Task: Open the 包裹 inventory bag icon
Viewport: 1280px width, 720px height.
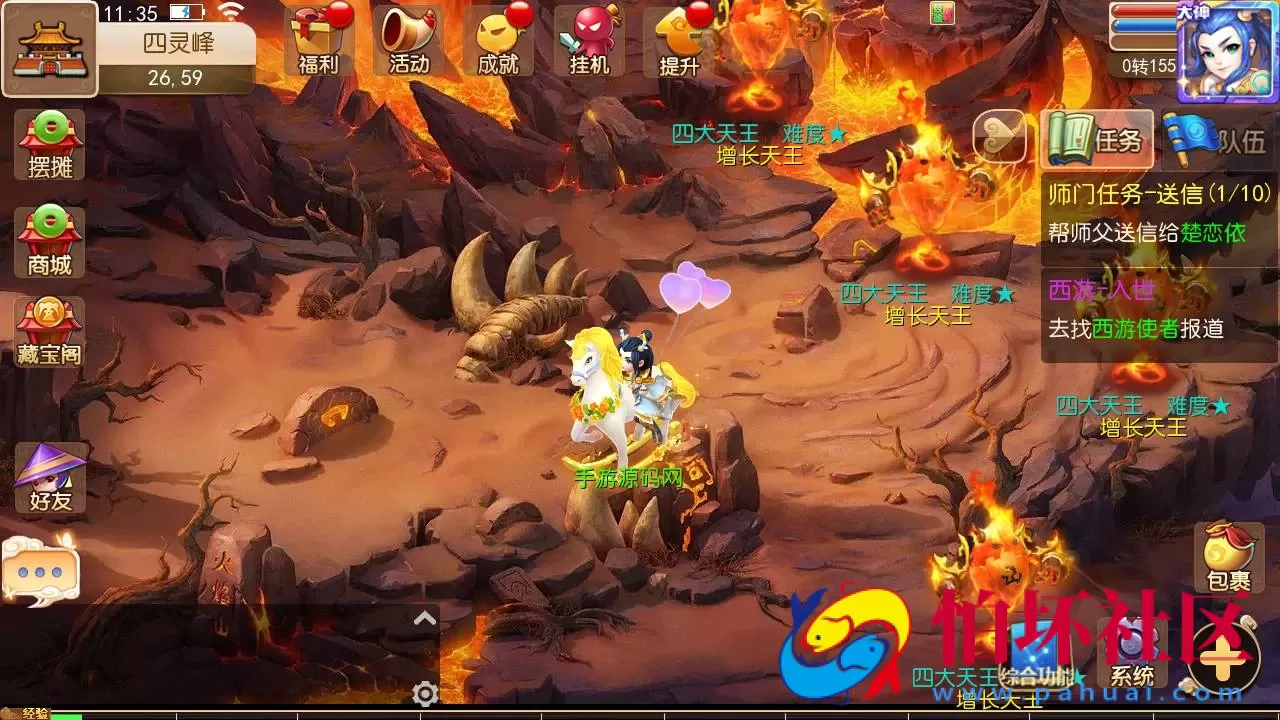Action: 1228,555
